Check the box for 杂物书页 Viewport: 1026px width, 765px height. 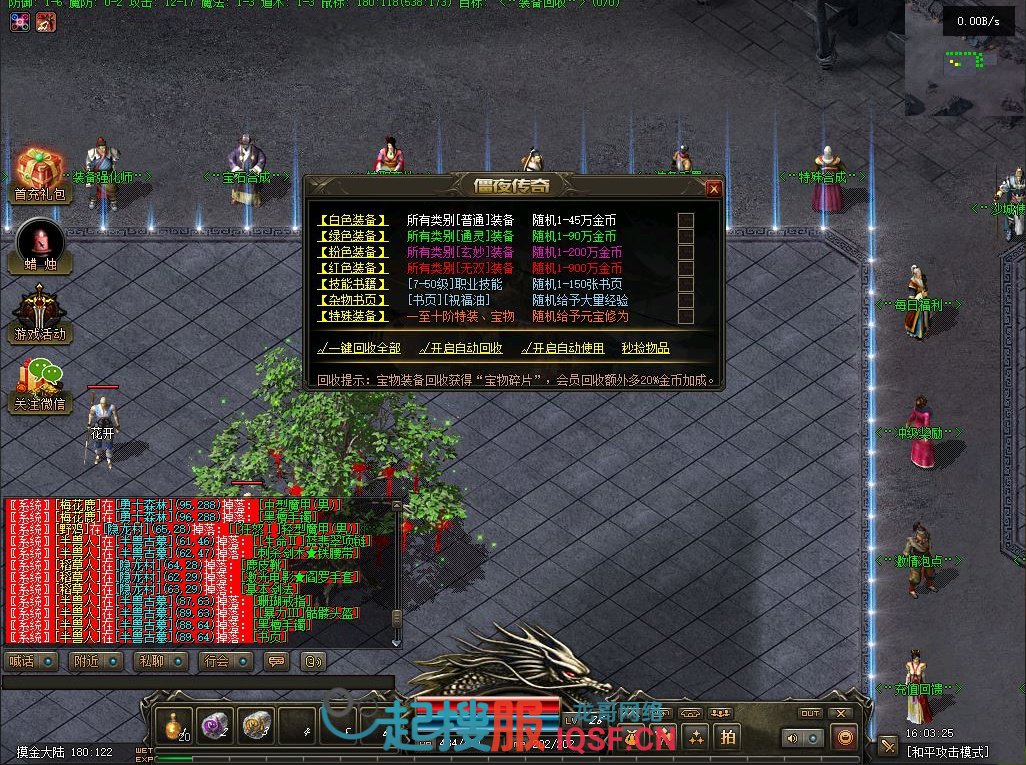686,300
